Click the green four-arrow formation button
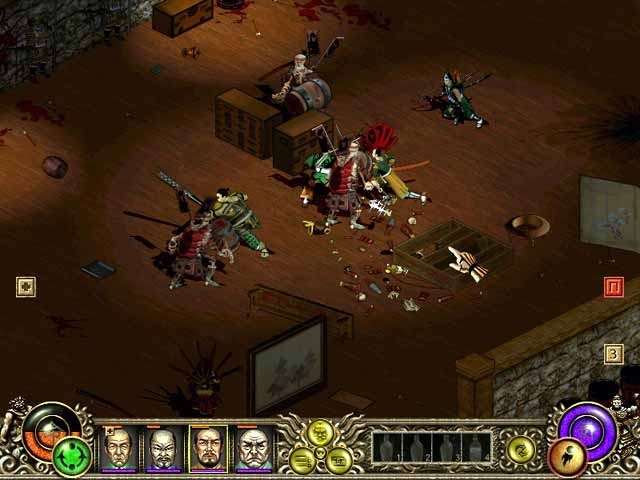The image size is (640, 480). [71, 457]
